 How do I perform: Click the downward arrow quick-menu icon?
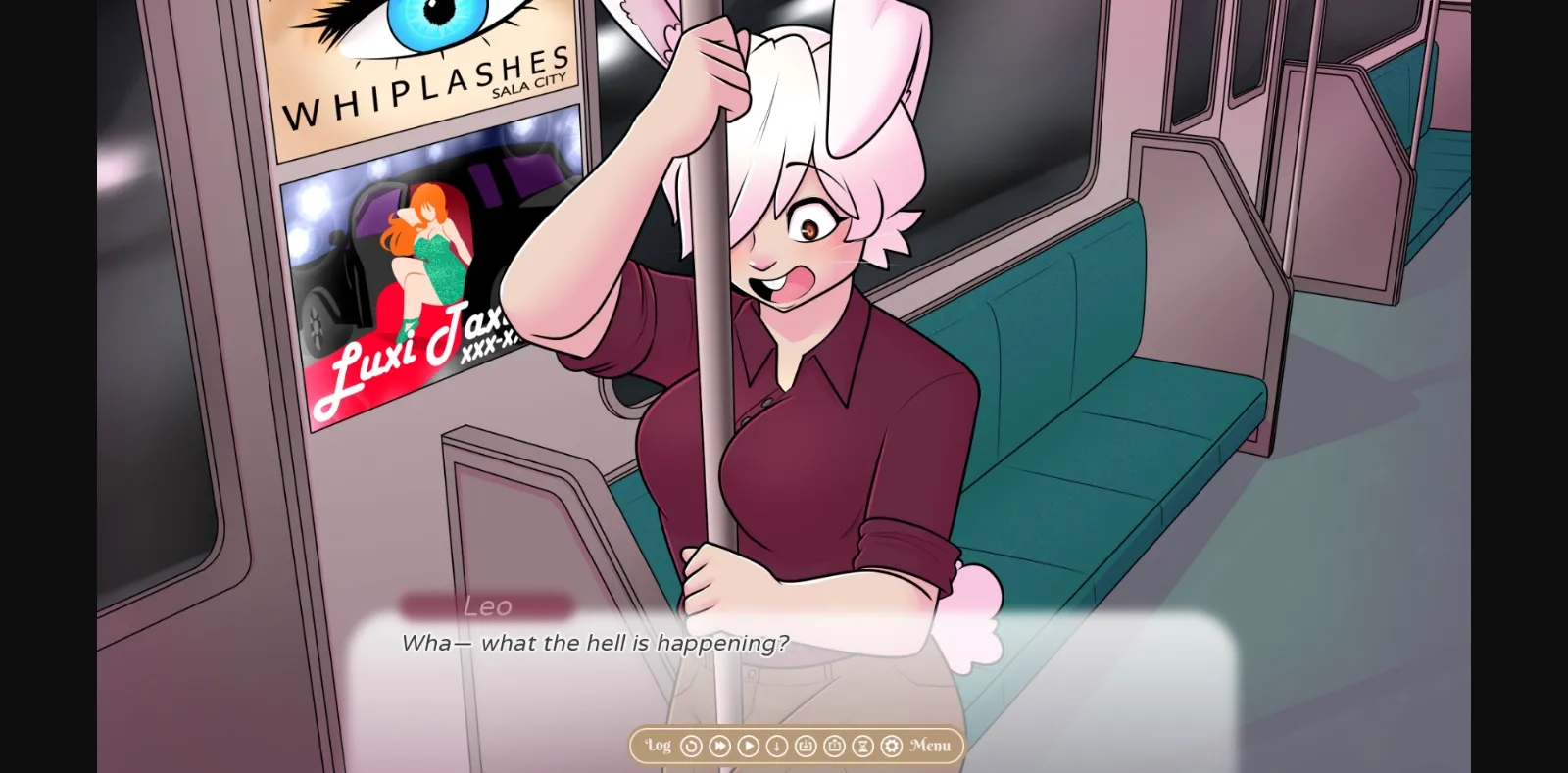[777, 746]
